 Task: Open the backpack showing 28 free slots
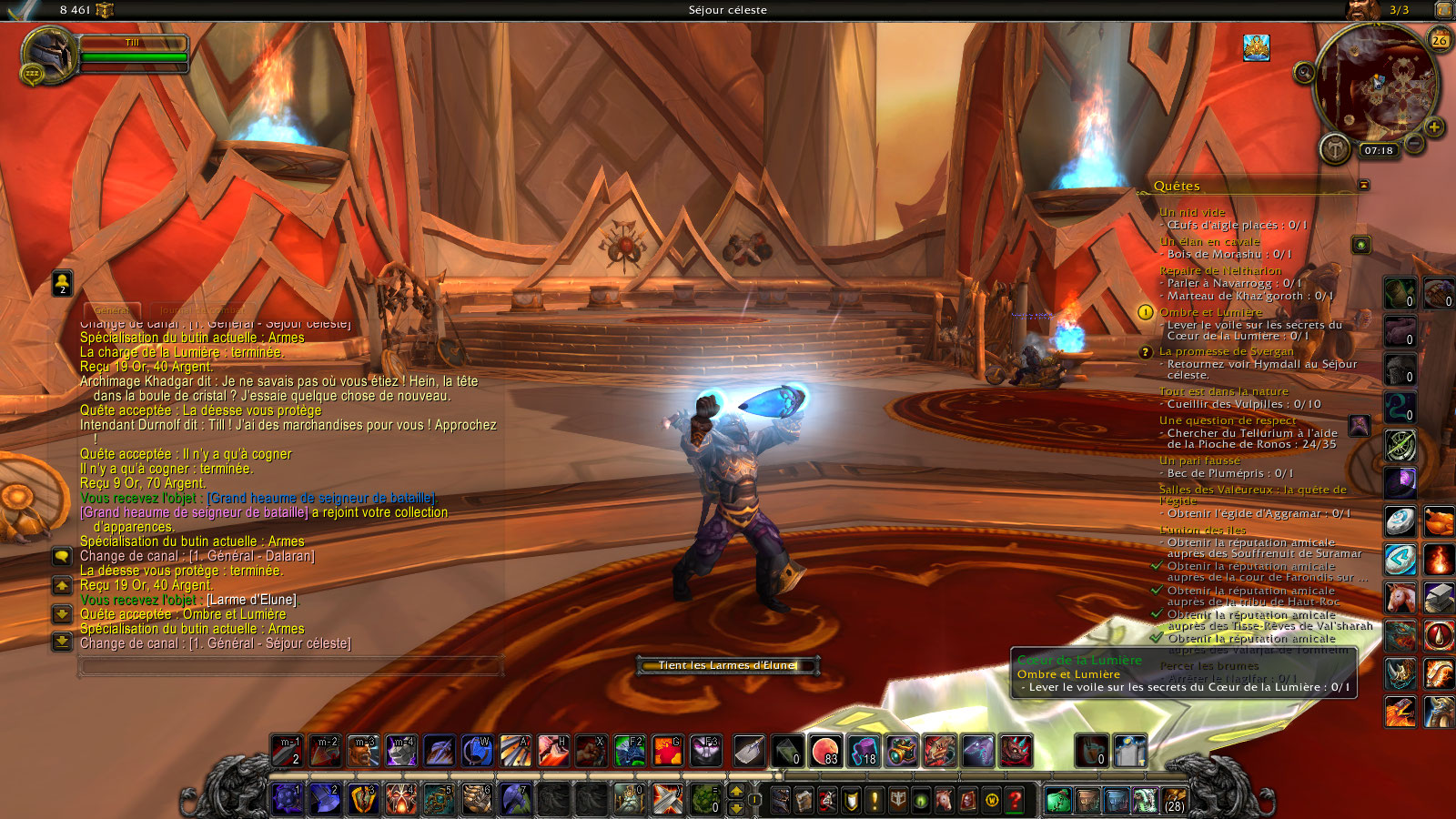click(1174, 801)
